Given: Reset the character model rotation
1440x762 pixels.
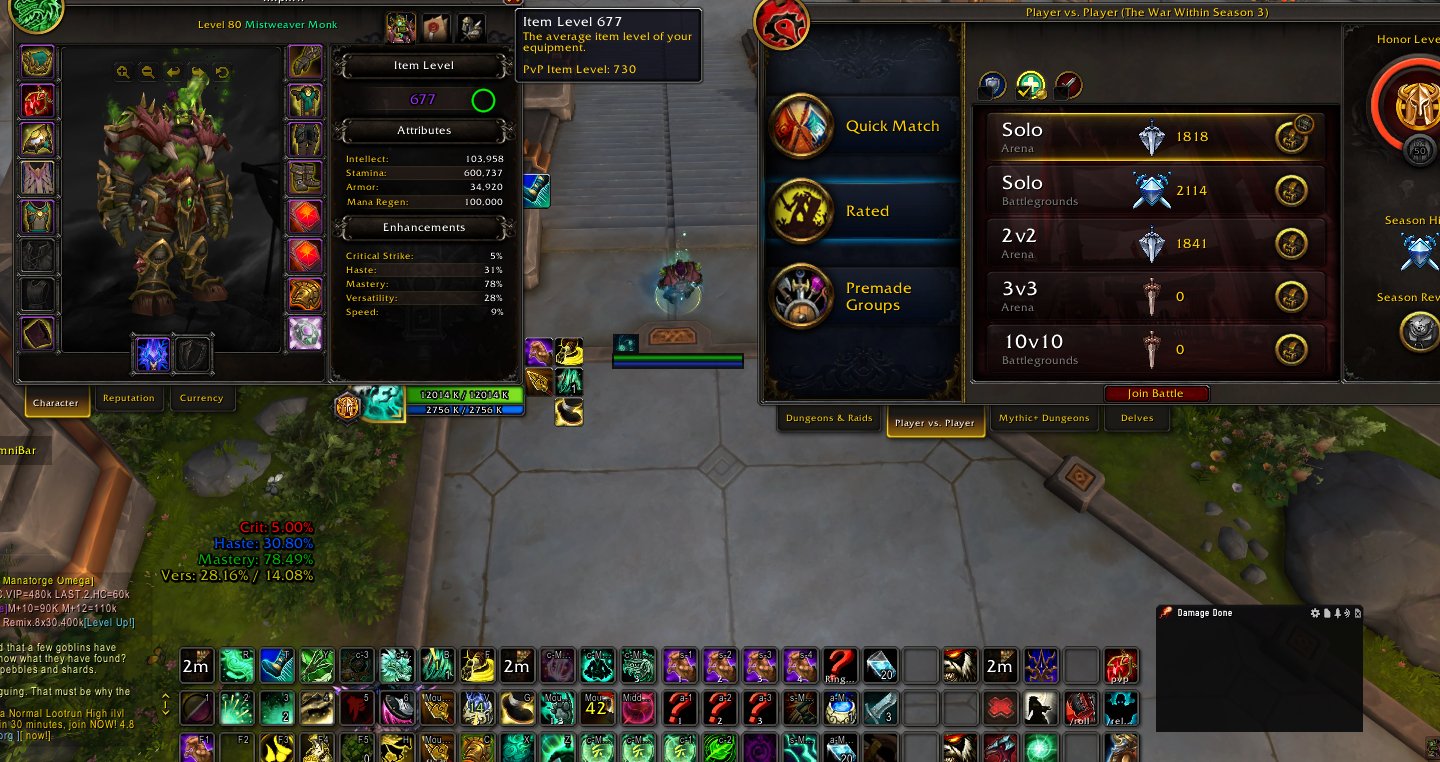Looking at the screenshot, I should click(220, 72).
